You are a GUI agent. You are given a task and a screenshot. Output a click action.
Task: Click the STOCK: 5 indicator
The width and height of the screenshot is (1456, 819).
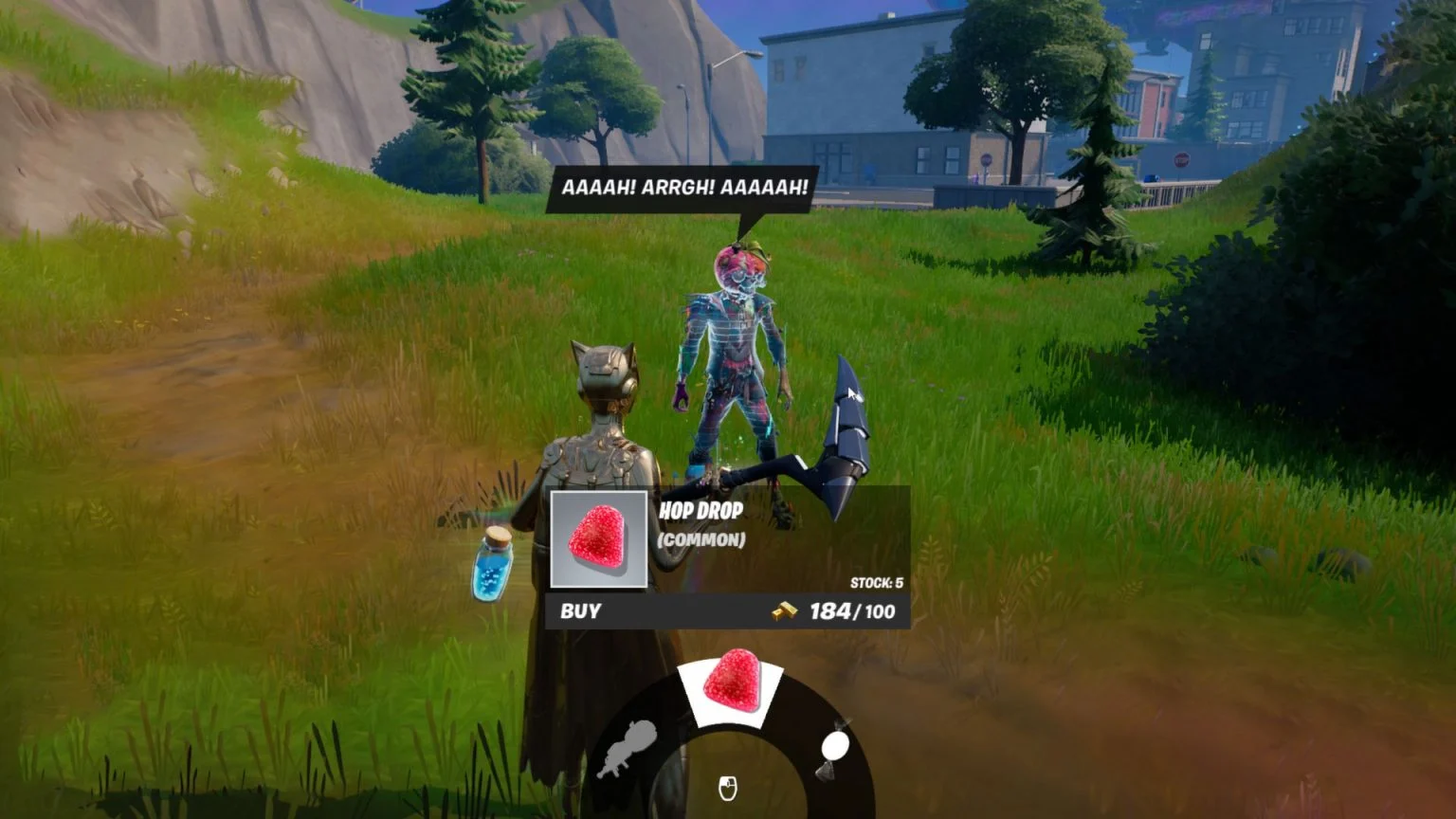878,581
